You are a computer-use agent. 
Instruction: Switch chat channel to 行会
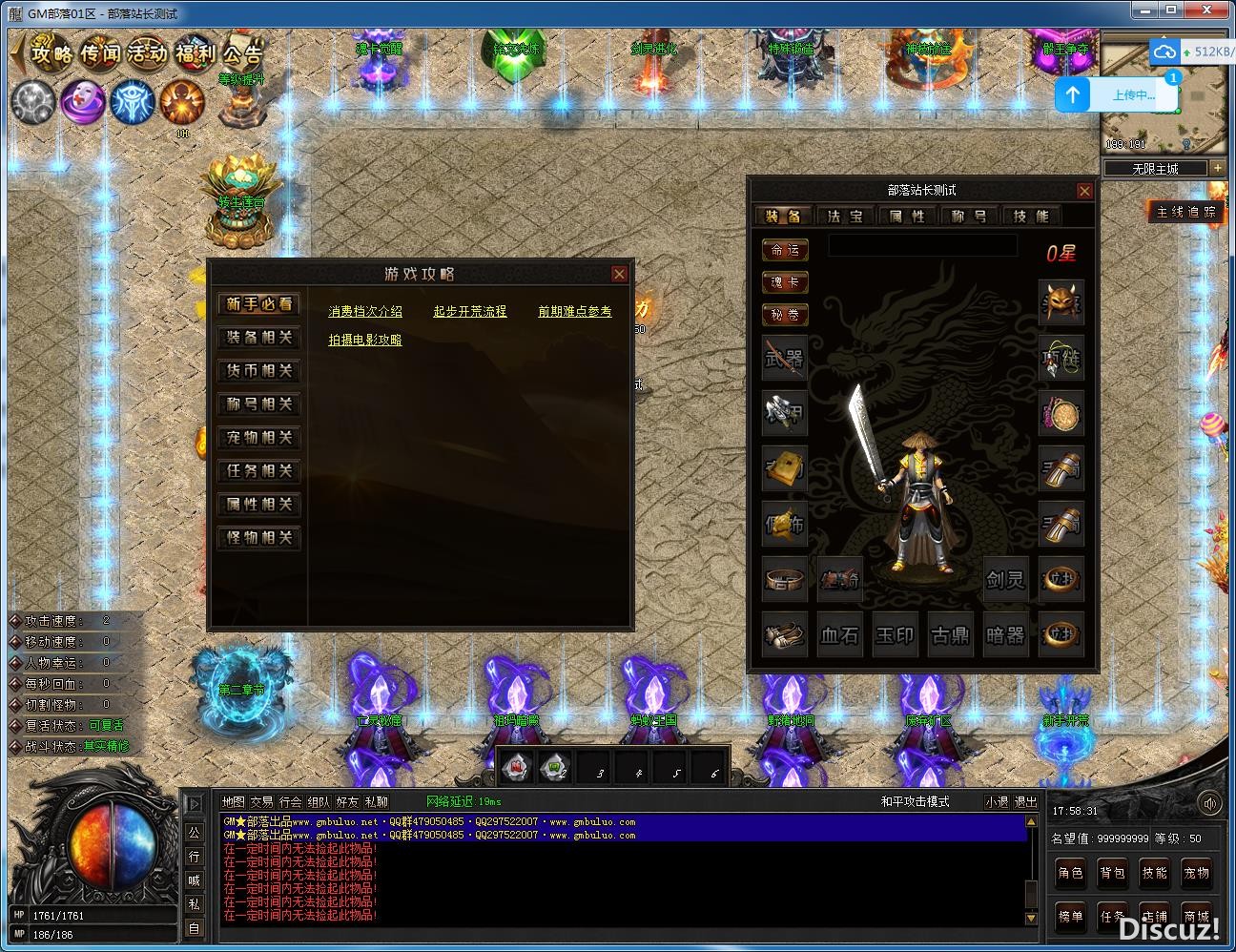click(x=290, y=802)
